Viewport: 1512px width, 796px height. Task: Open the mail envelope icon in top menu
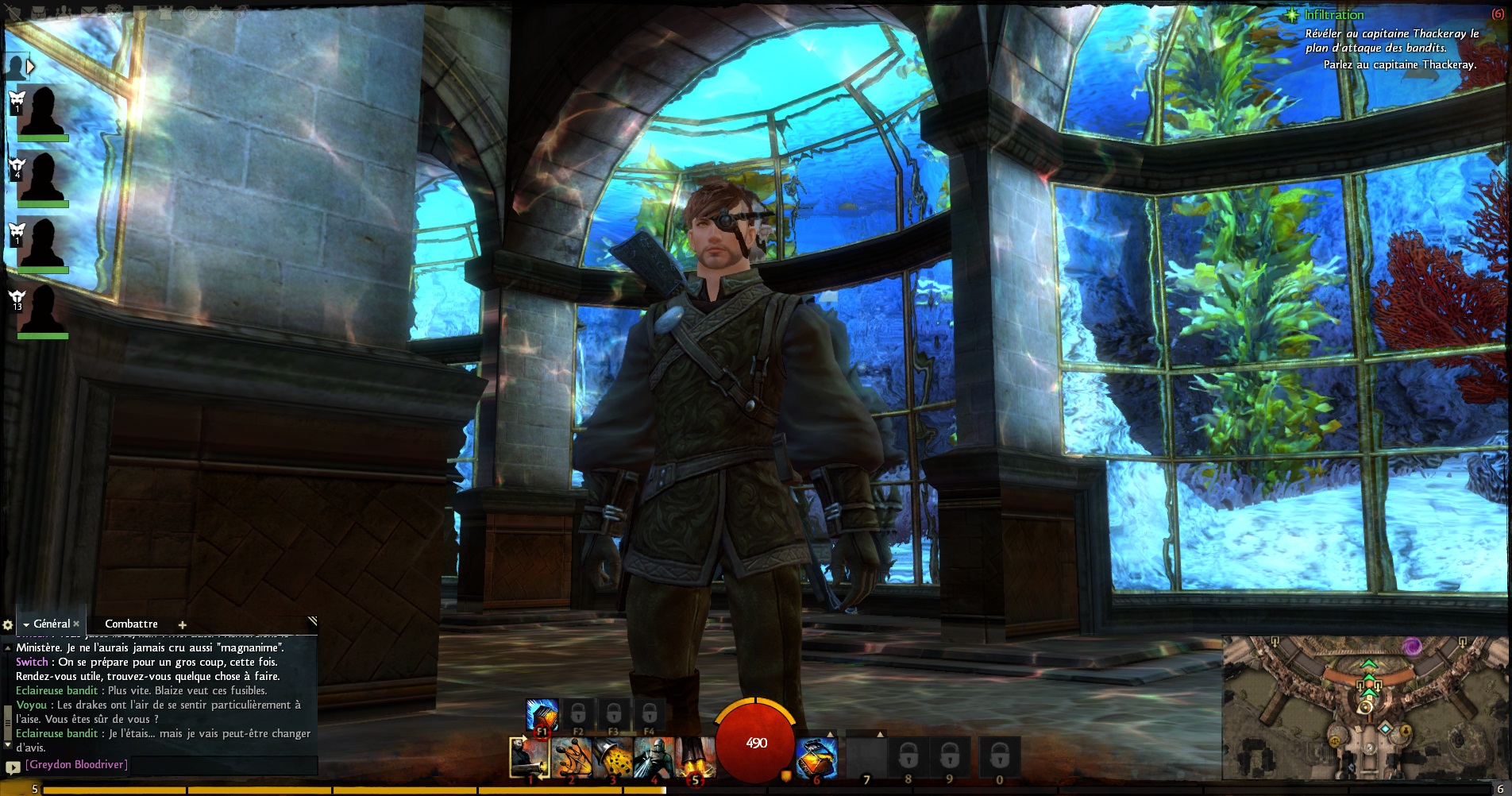click(90, 12)
